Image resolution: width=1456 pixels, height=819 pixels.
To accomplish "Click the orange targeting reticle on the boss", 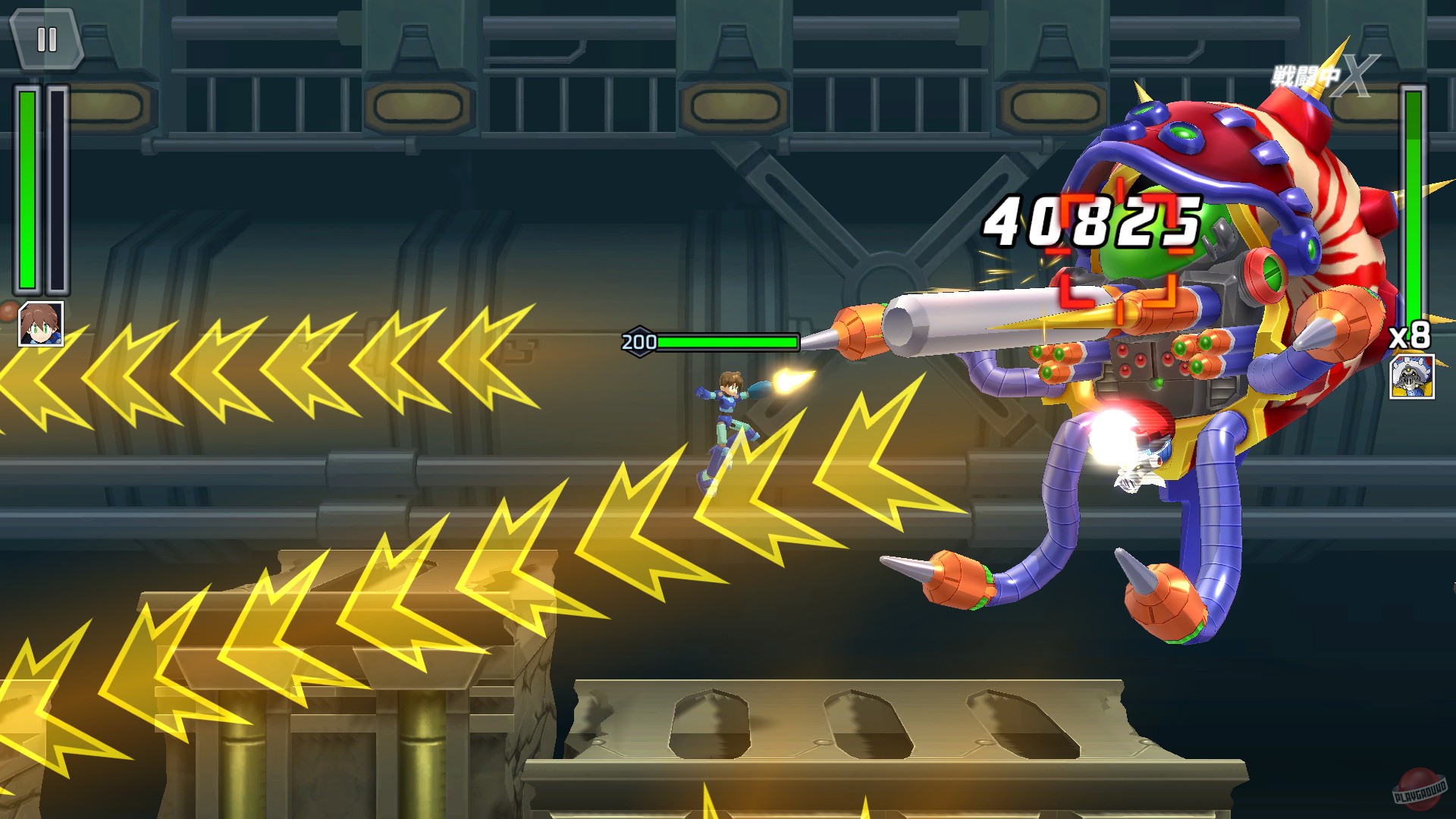I will tap(1120, 250).
